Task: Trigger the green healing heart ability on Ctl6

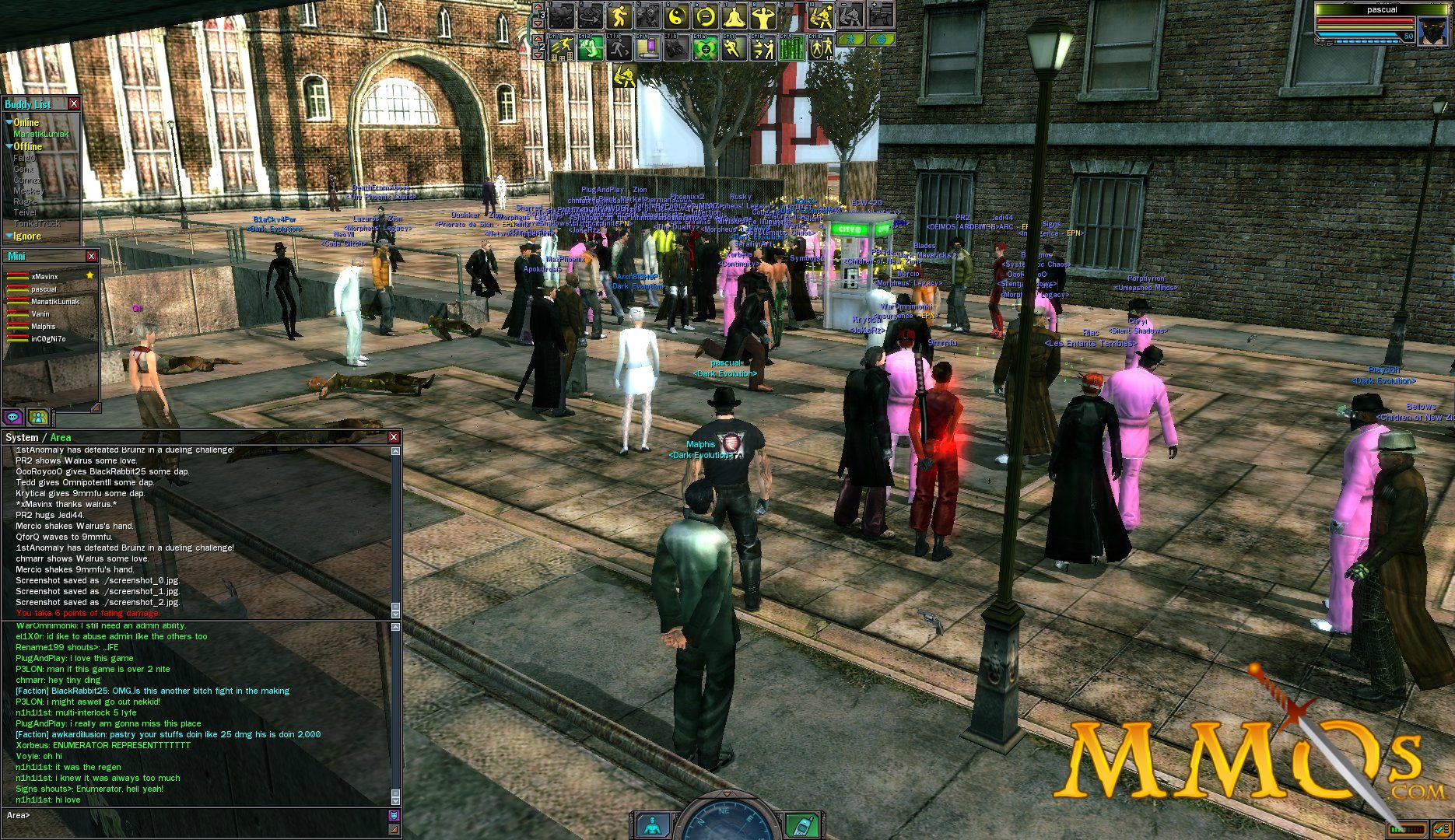Action: point(706,51)
